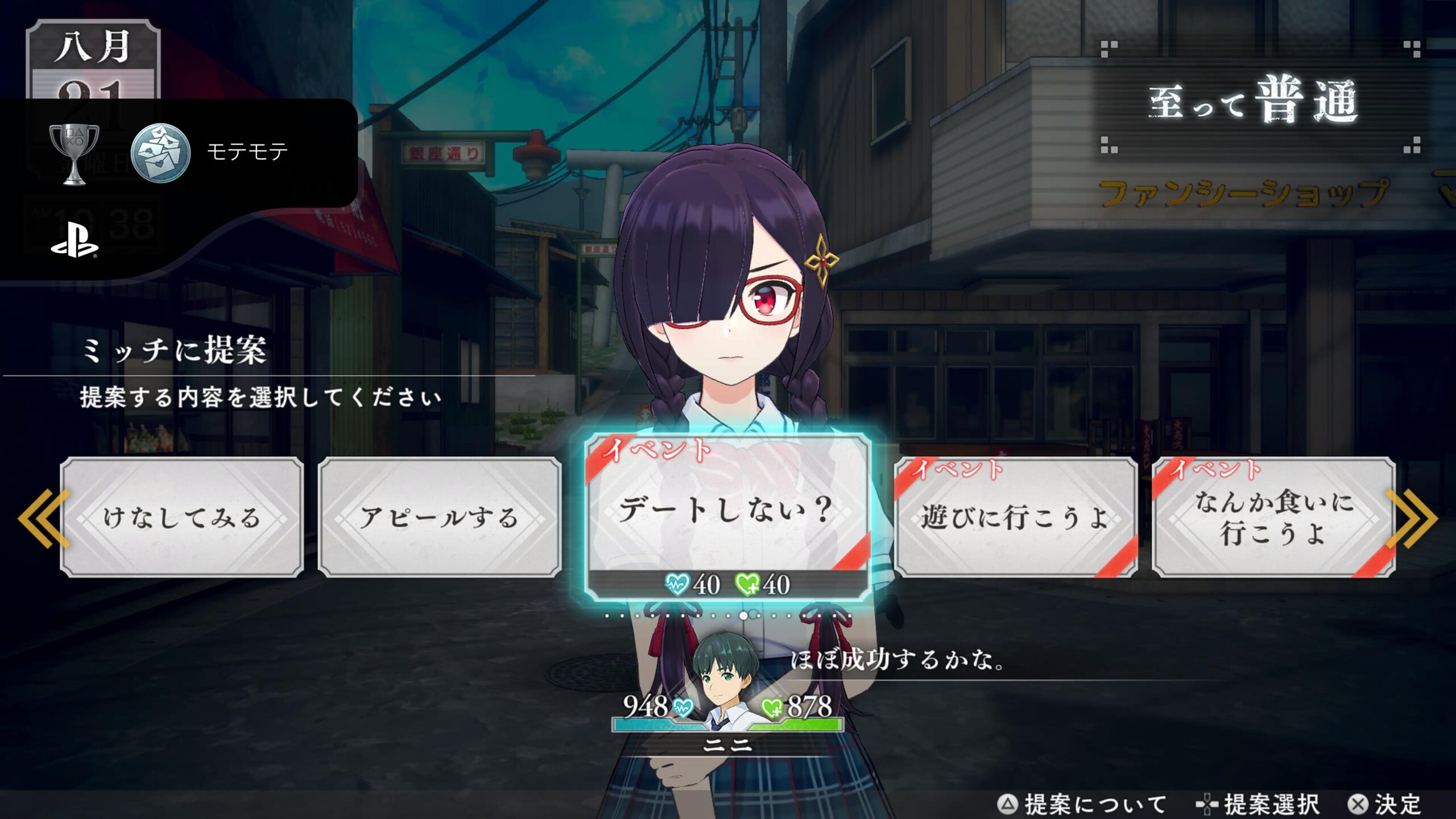Select the なんか食いに行こうよ event card
The width and height of the screenshot is (1456, 819).
pyautogui.click(x=1273, y=517)
